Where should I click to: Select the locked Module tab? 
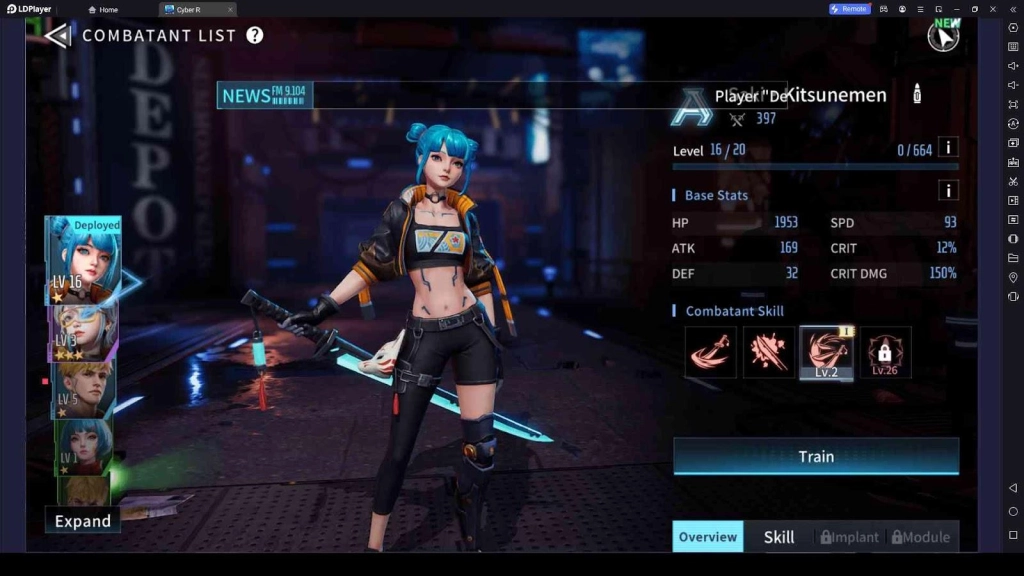click(921, 537)
